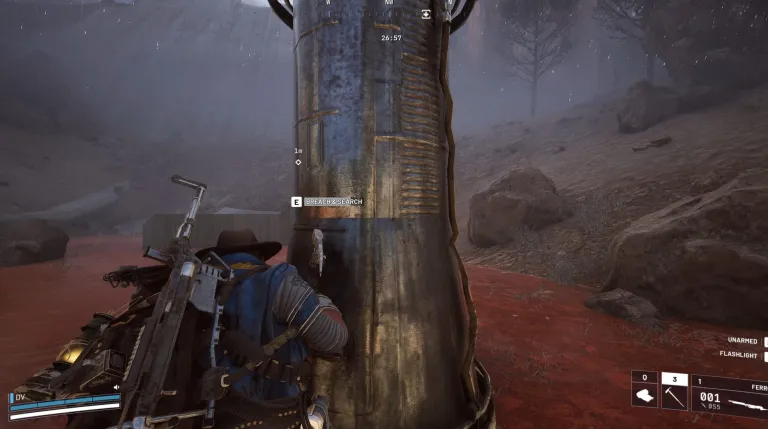Click the speaker icon above the health bar
This screenshot has width=768, height=429.
(x=116, y=387)
